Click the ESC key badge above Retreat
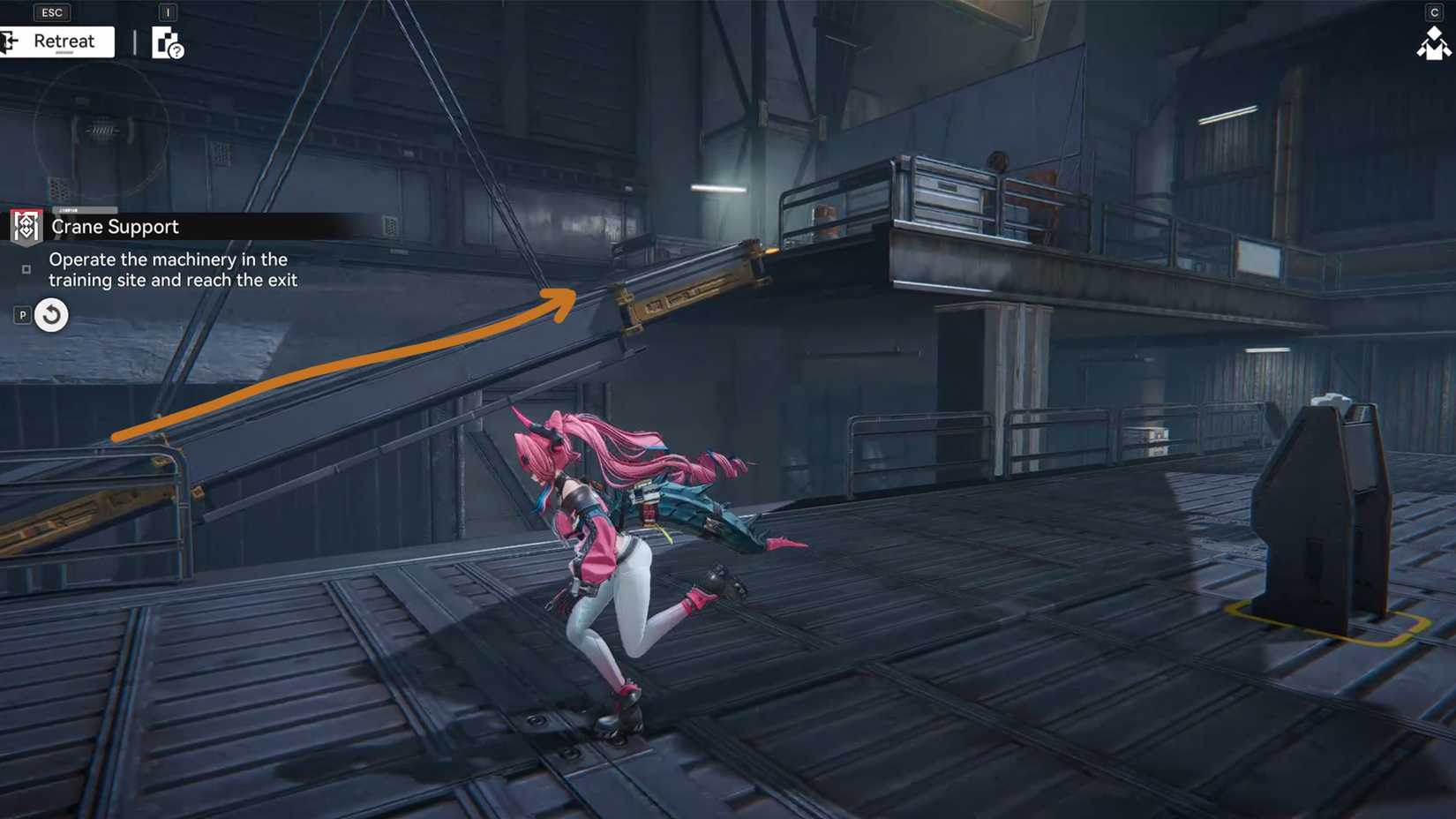Image resolution: width=1456 pixels, height=819 pixels. 51,11
